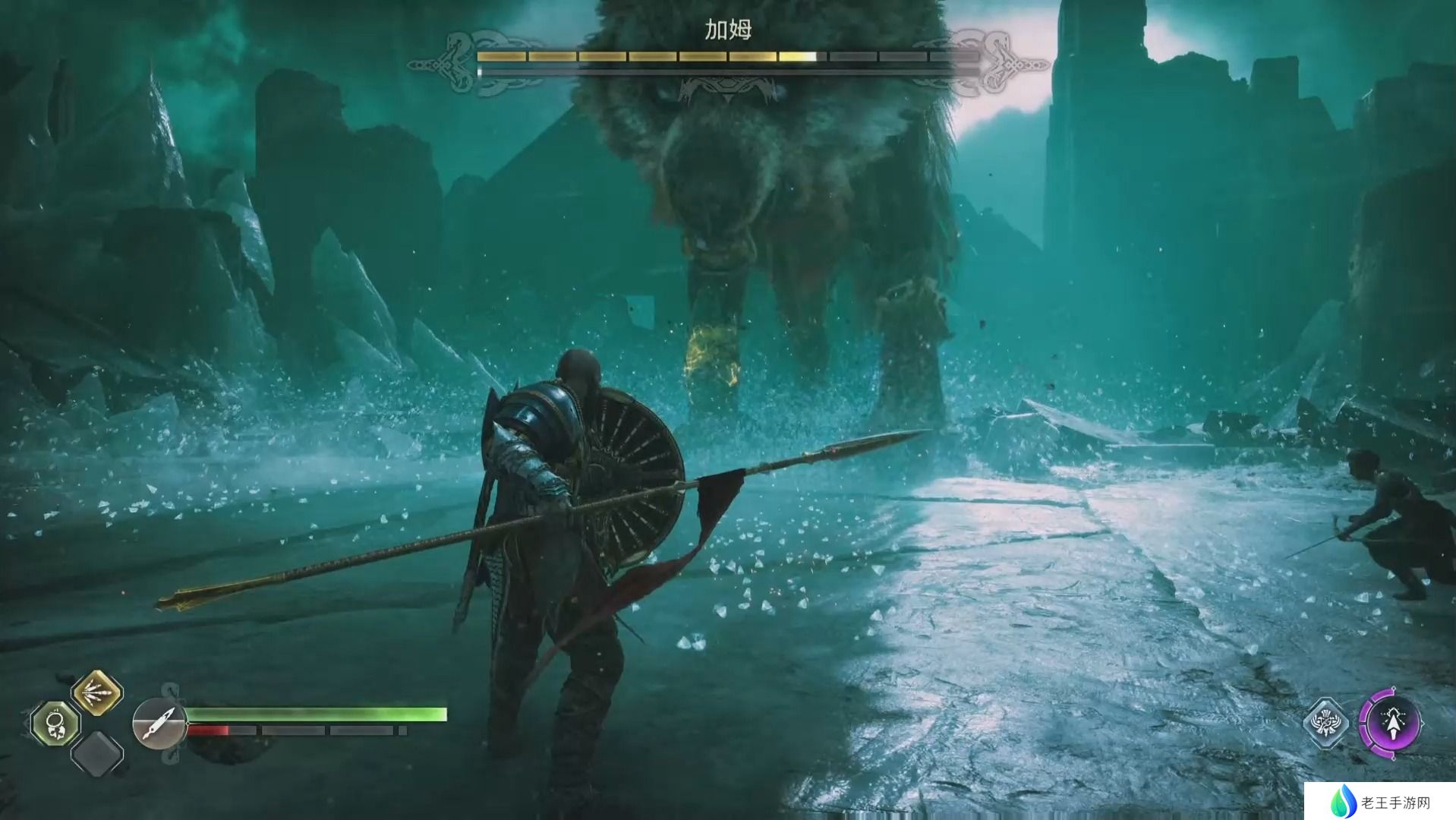Use the skull talisman relic icon
Screen dimensions: 1456x820
tap(55, 724)
